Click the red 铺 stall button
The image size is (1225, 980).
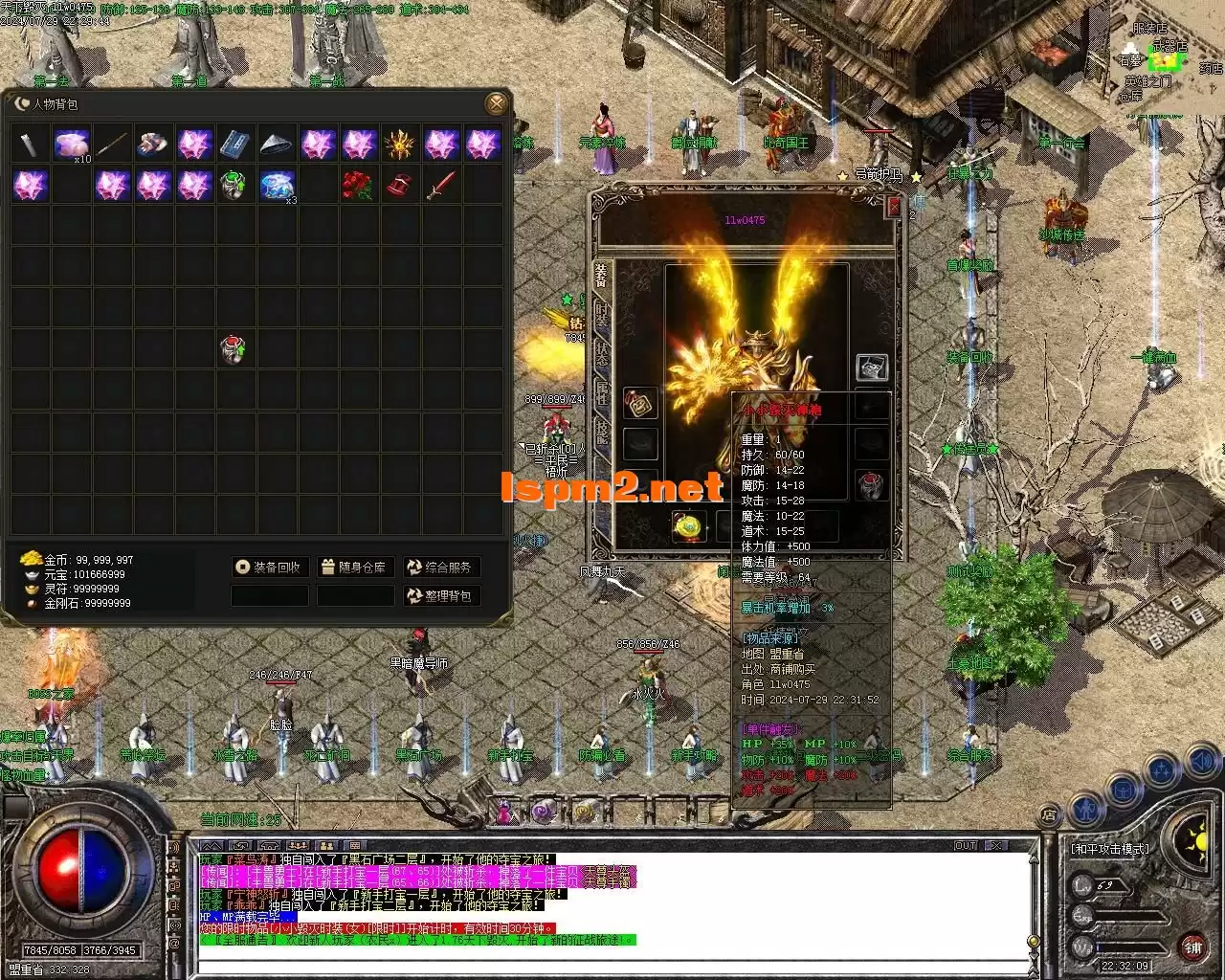tap(1192, 947)
